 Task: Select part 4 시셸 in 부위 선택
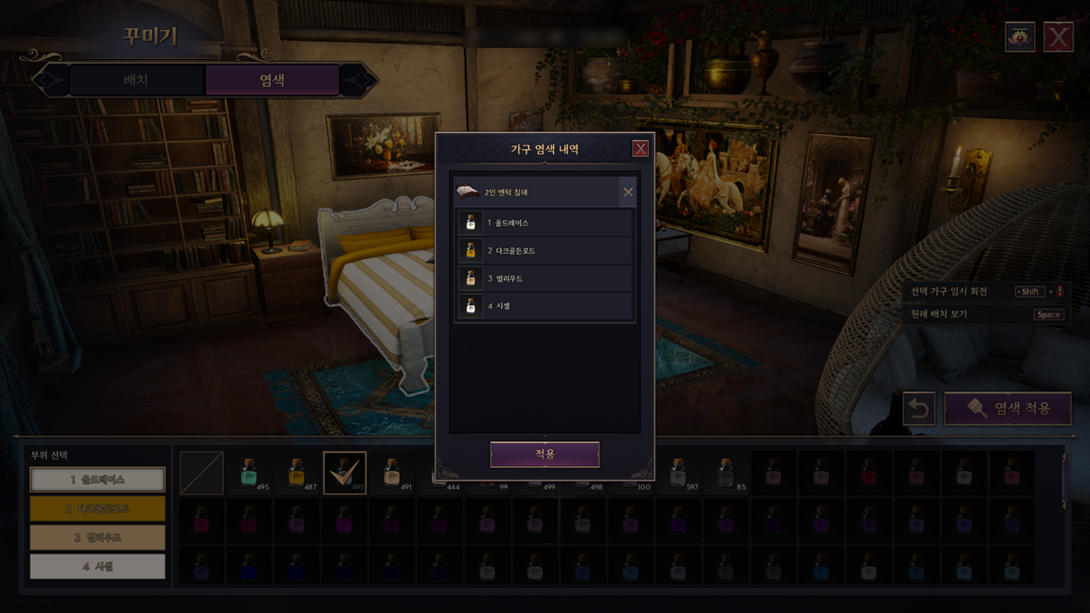[97, 567]
